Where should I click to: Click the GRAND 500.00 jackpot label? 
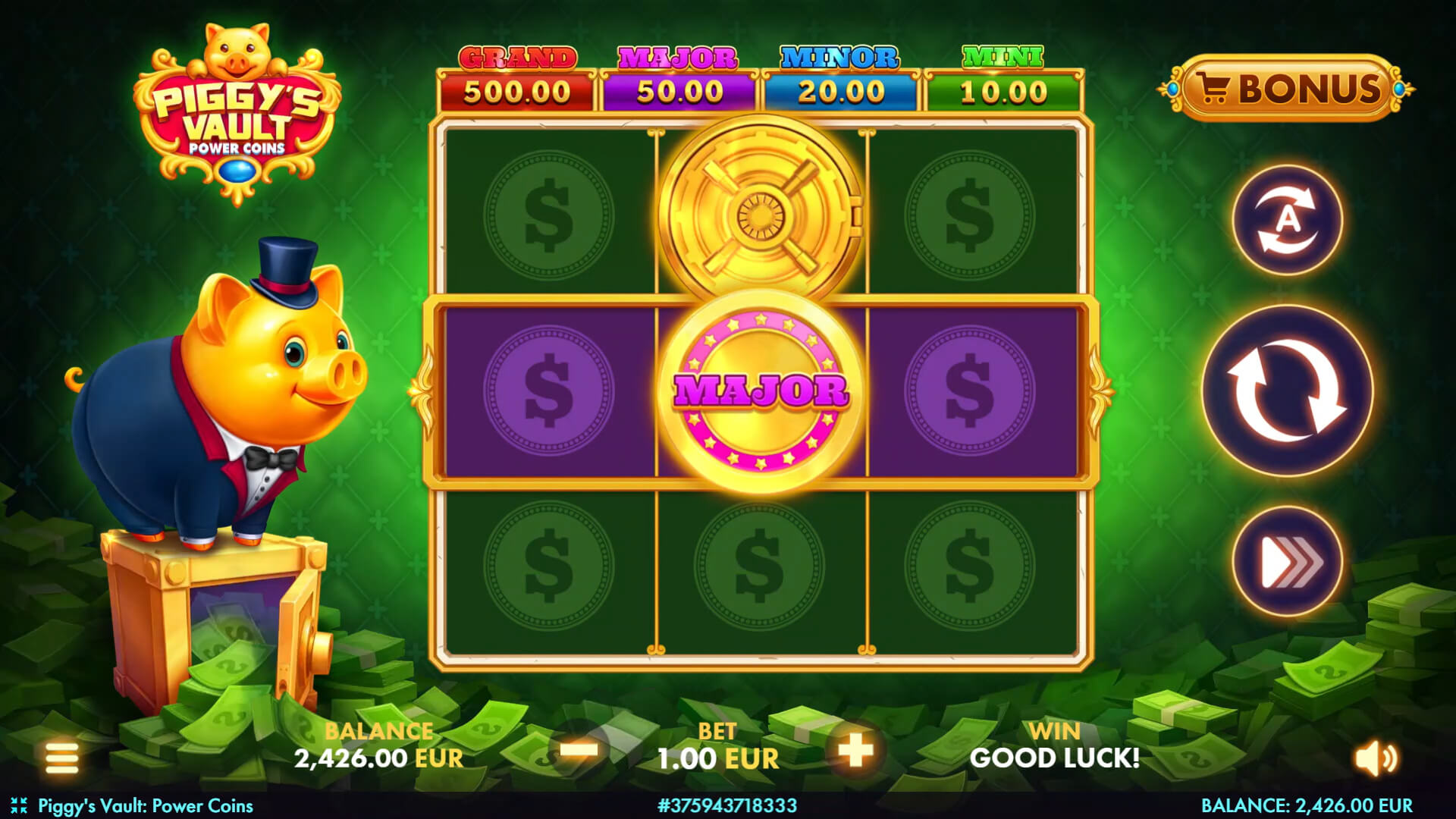click(516, 80)
